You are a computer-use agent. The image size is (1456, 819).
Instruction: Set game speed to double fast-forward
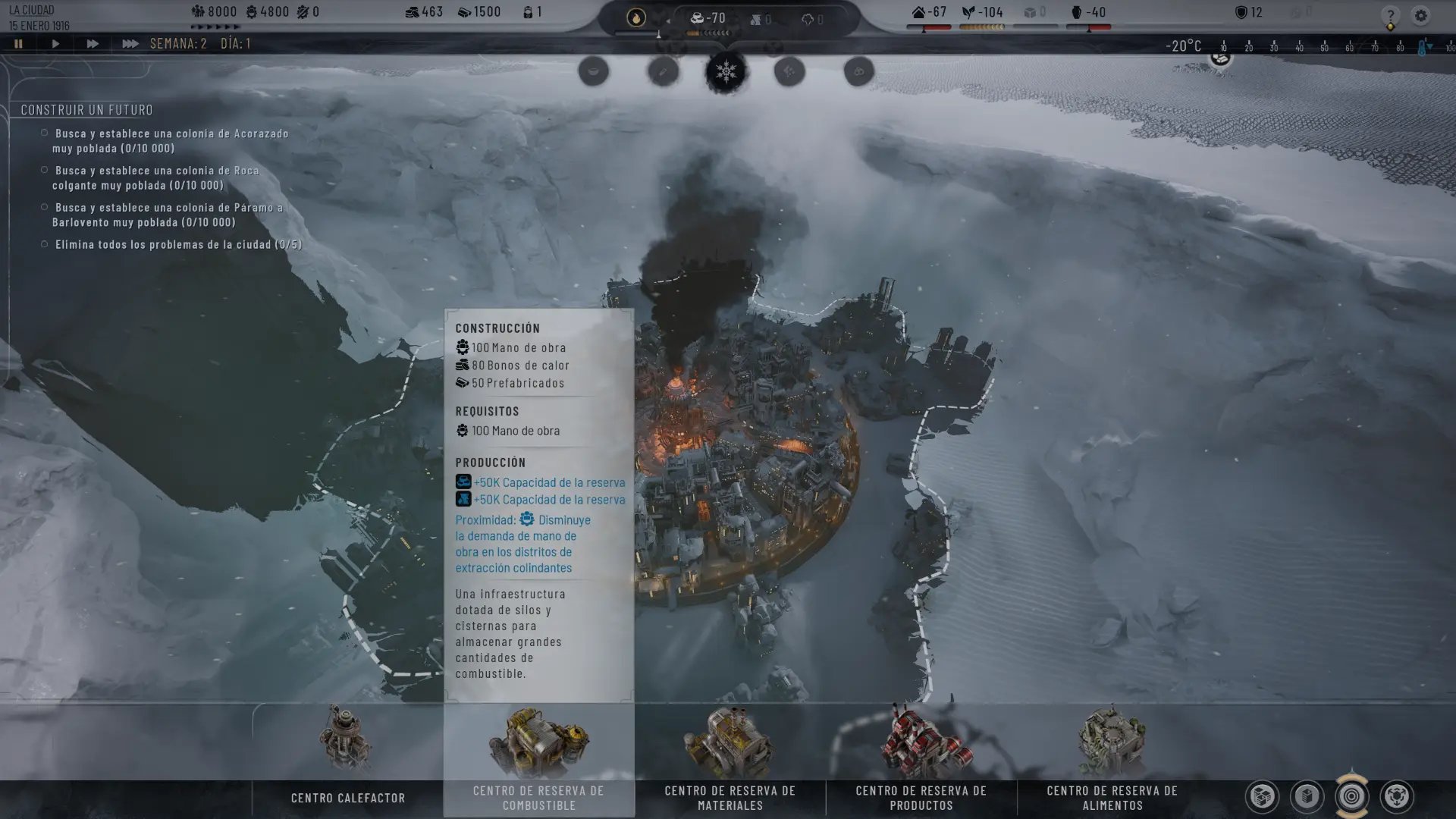92,44
